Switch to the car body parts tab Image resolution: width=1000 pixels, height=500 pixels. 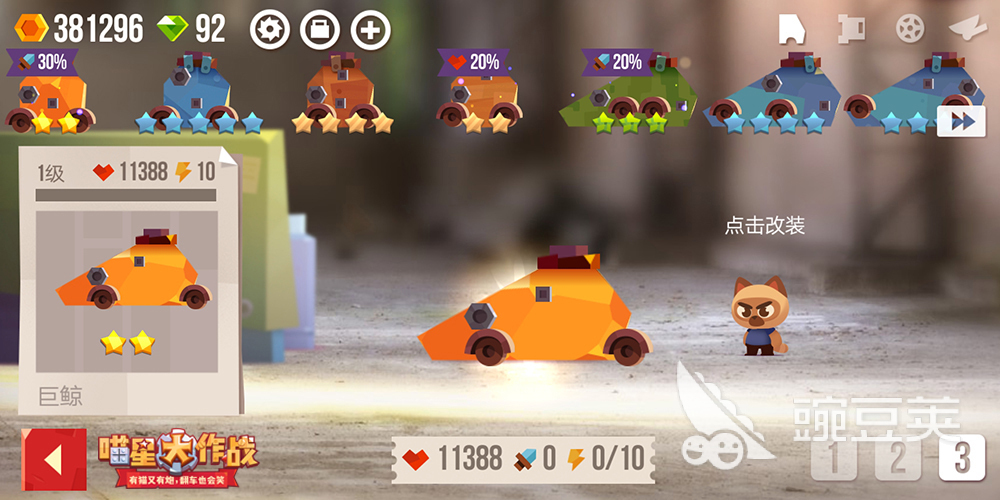[x=792, y=28]
